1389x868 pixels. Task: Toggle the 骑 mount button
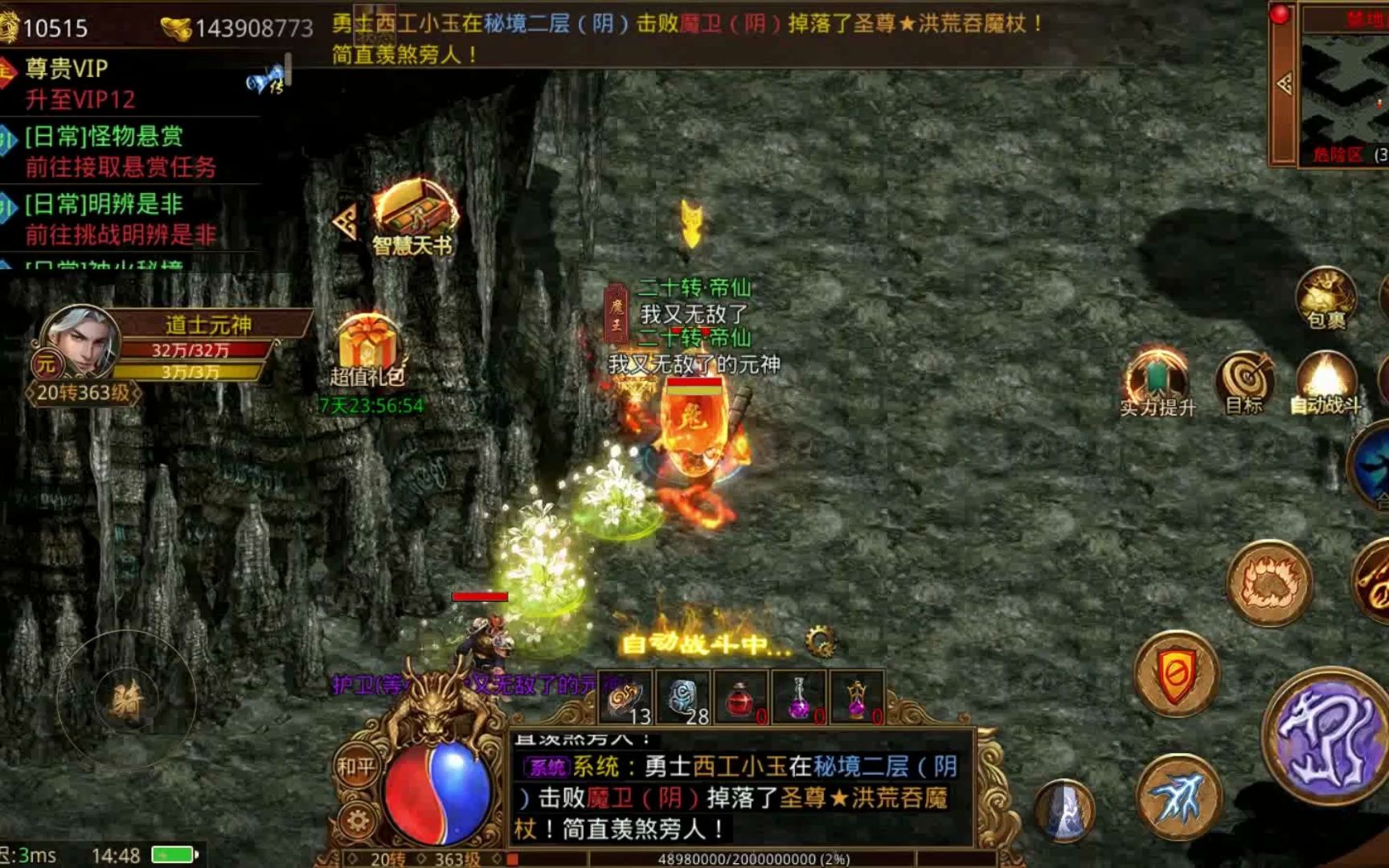[126, 701]
